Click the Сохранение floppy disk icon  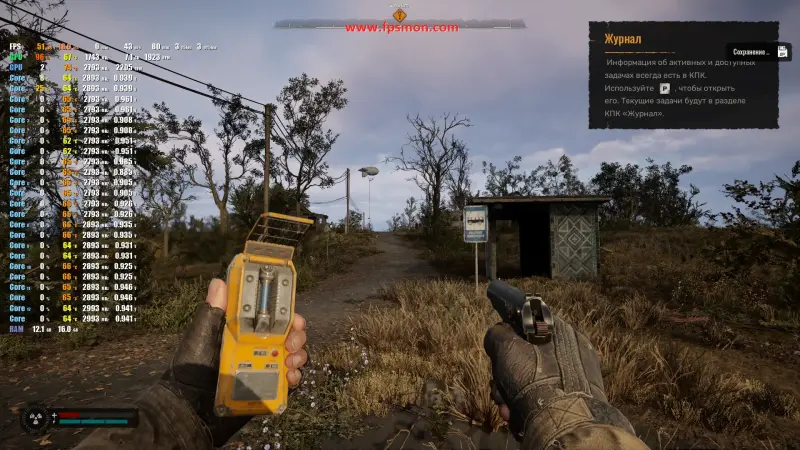pos(783,51)
